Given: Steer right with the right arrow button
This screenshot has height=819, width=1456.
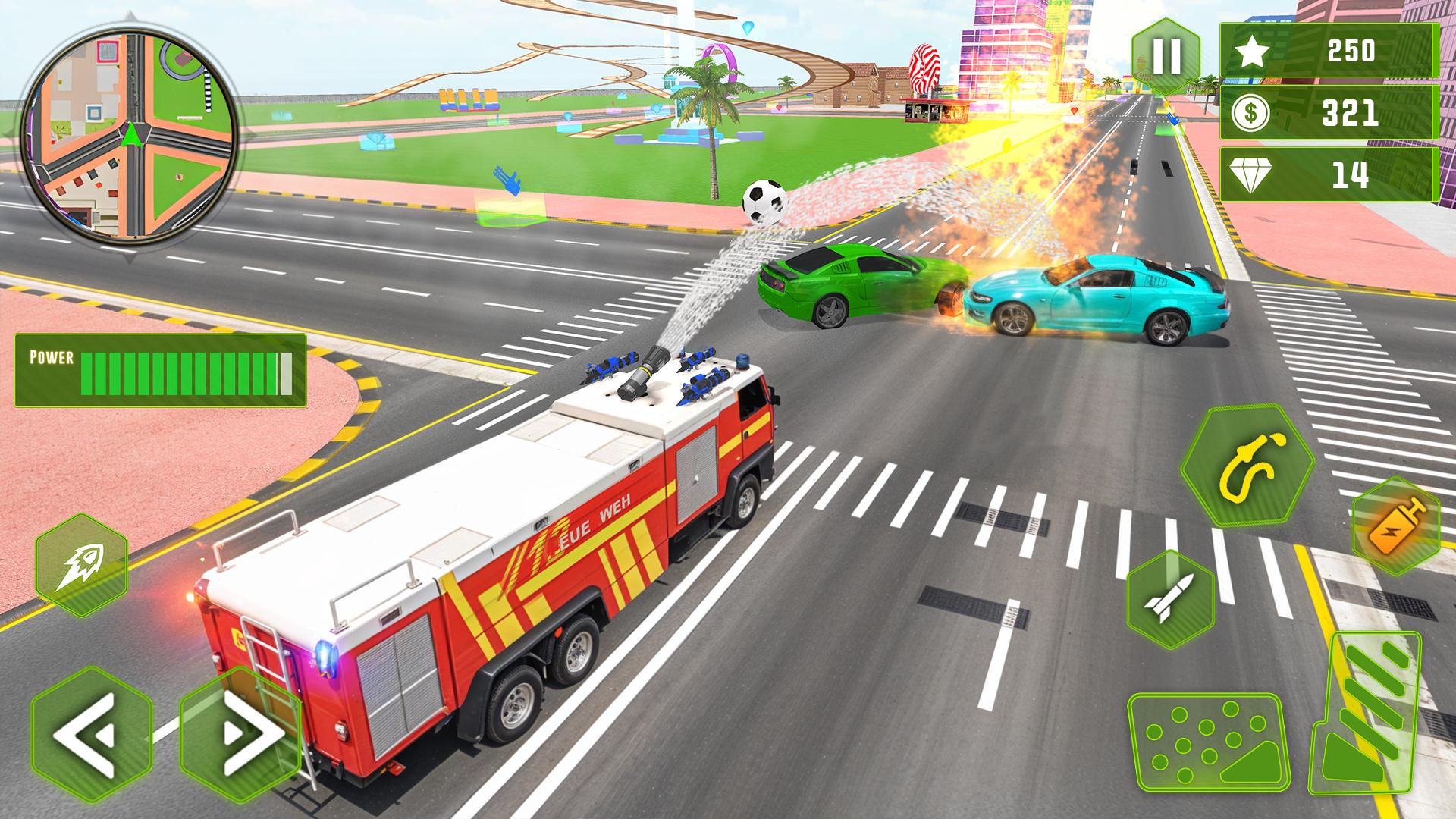Looking at the screenshot, I should (240, 733).
